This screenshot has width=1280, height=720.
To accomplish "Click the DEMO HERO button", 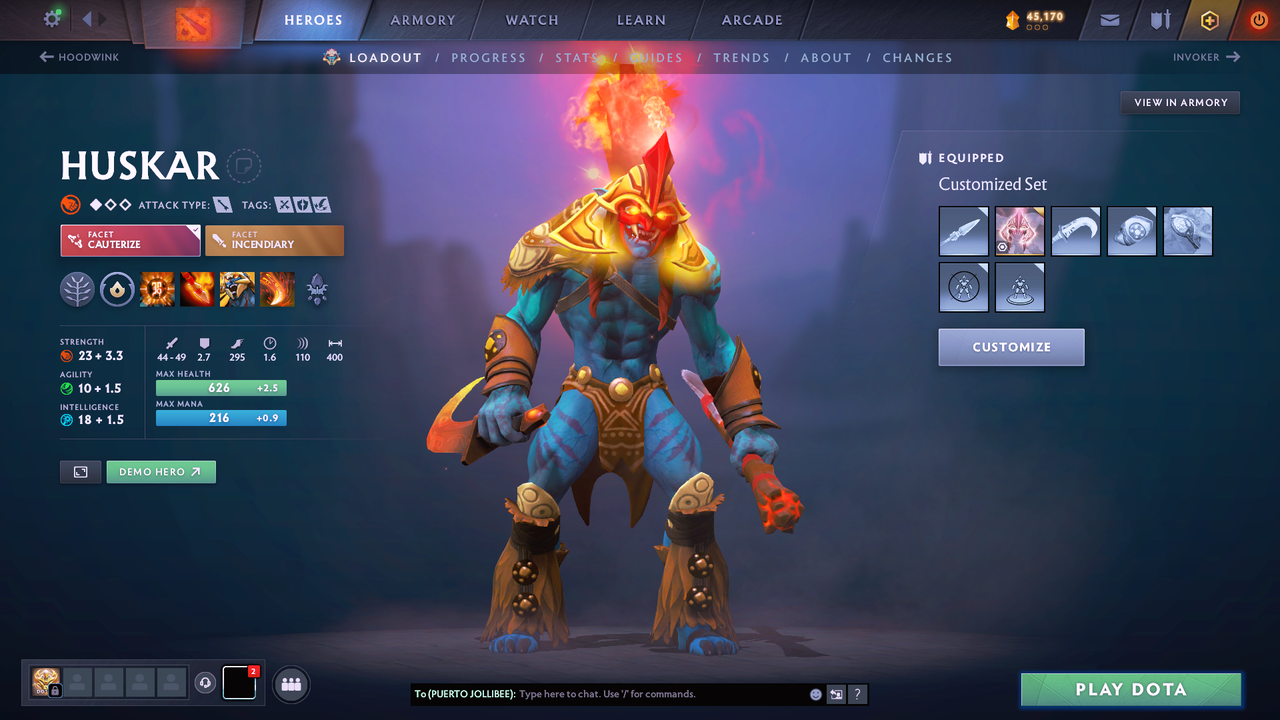I will (x=160, y=471).
